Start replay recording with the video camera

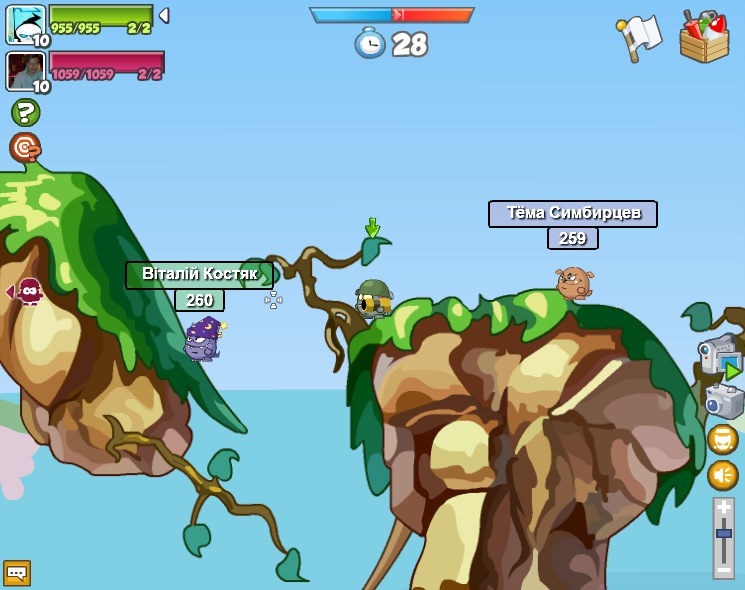(x=719, y=355)
